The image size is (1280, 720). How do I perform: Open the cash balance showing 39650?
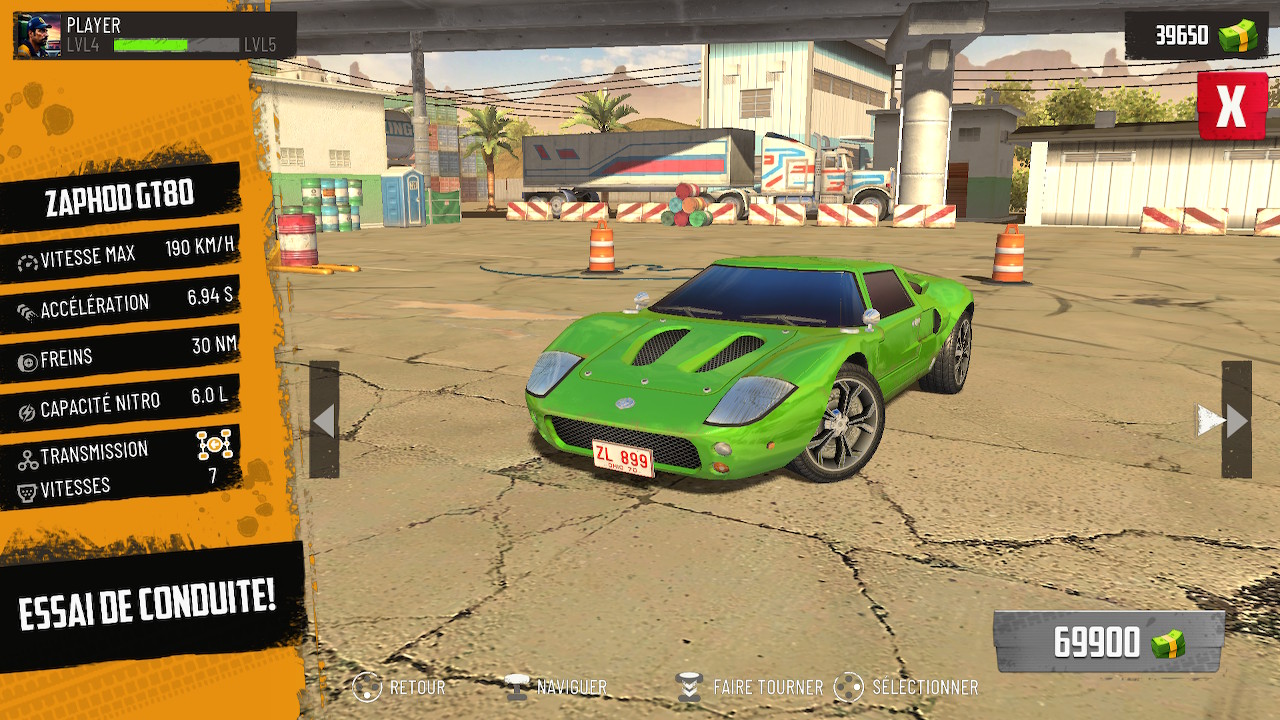(x=1195, y=35)
